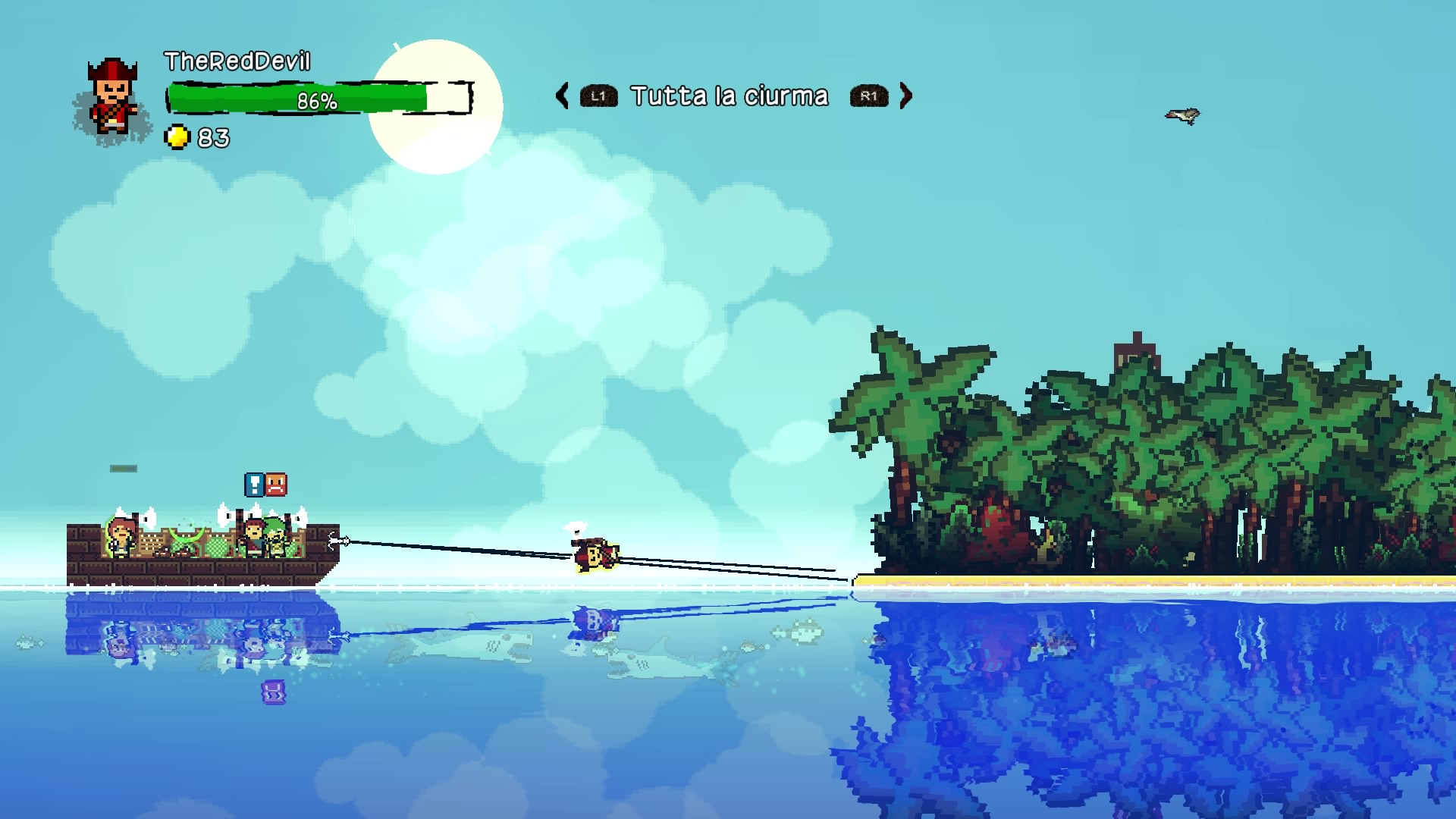Click the right arrow of the crew selector

click(905, 96)
